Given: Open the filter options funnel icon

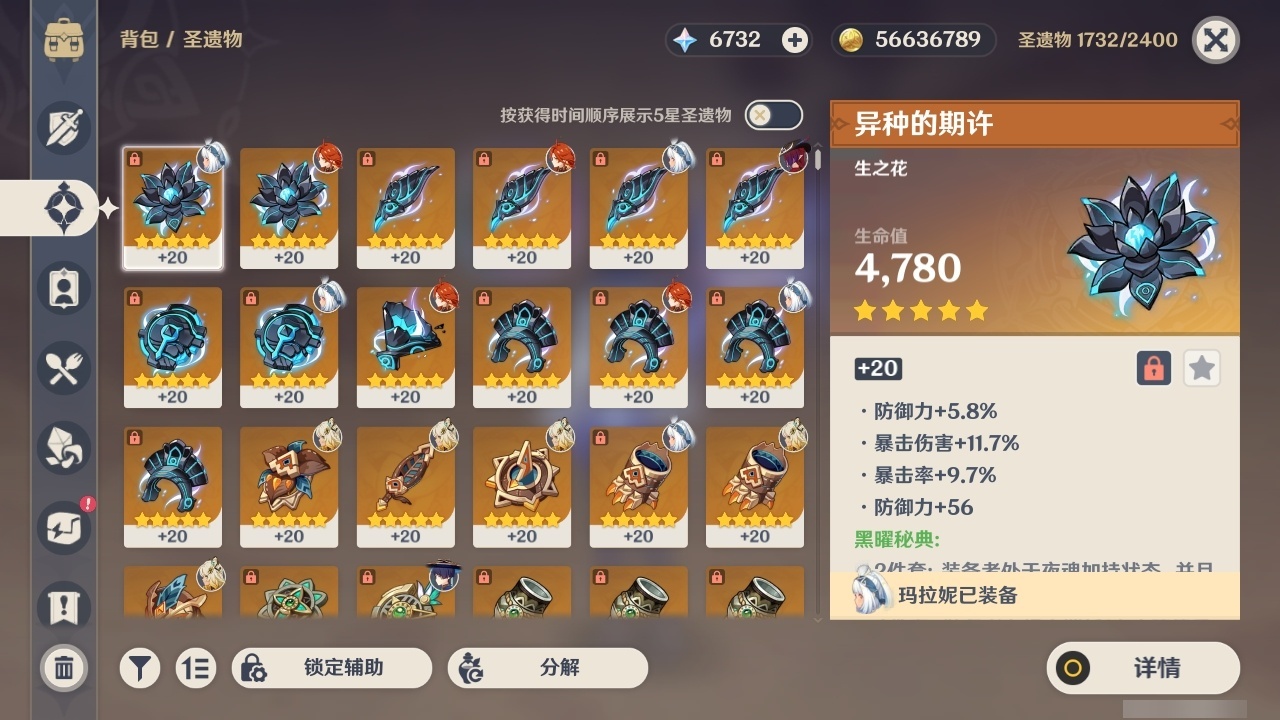Looking at the screenshot, I should pyautogui.click(x=140, y=668).
